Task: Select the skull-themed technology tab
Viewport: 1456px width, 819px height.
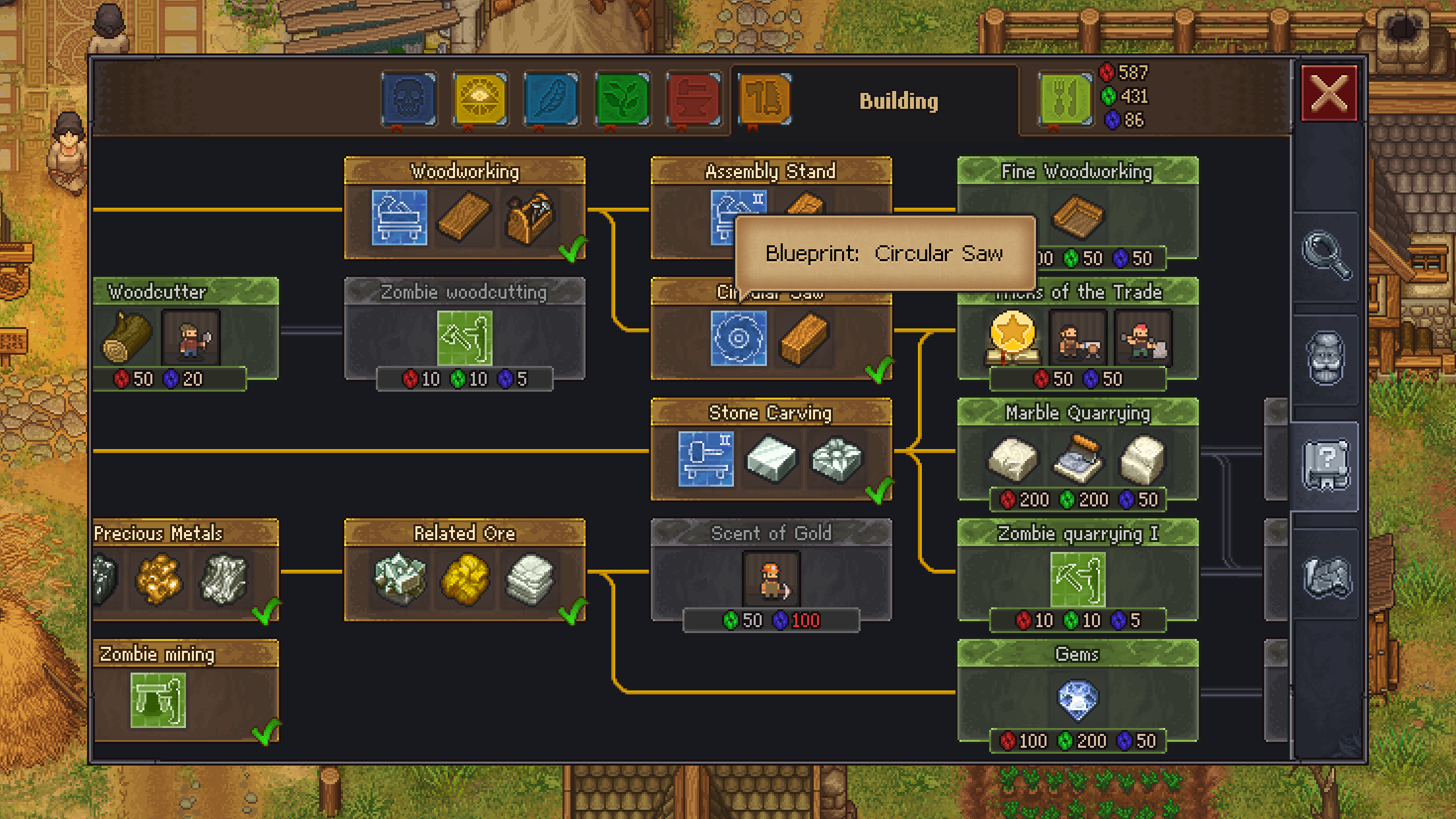Action: click(409, 99)
